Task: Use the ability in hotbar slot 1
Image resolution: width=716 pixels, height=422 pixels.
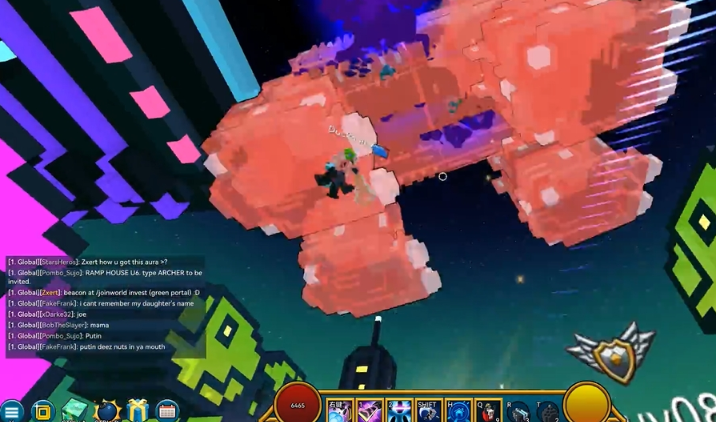Action: coord(370,411)
